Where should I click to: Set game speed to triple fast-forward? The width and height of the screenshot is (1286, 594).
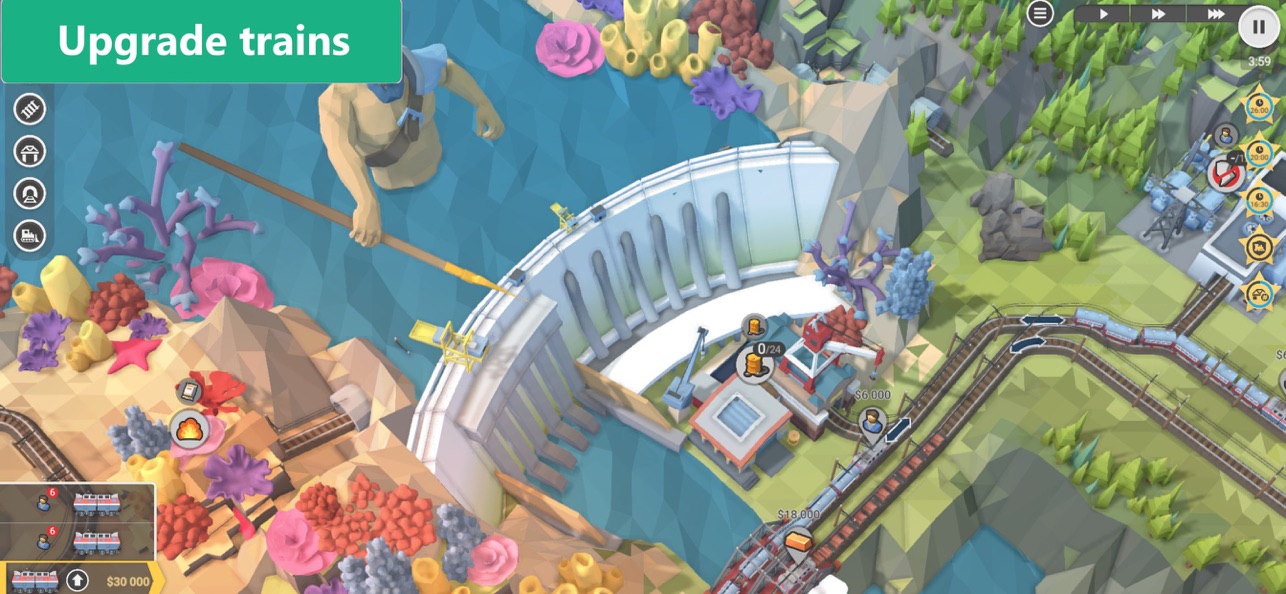click(x=1215, y=14)
